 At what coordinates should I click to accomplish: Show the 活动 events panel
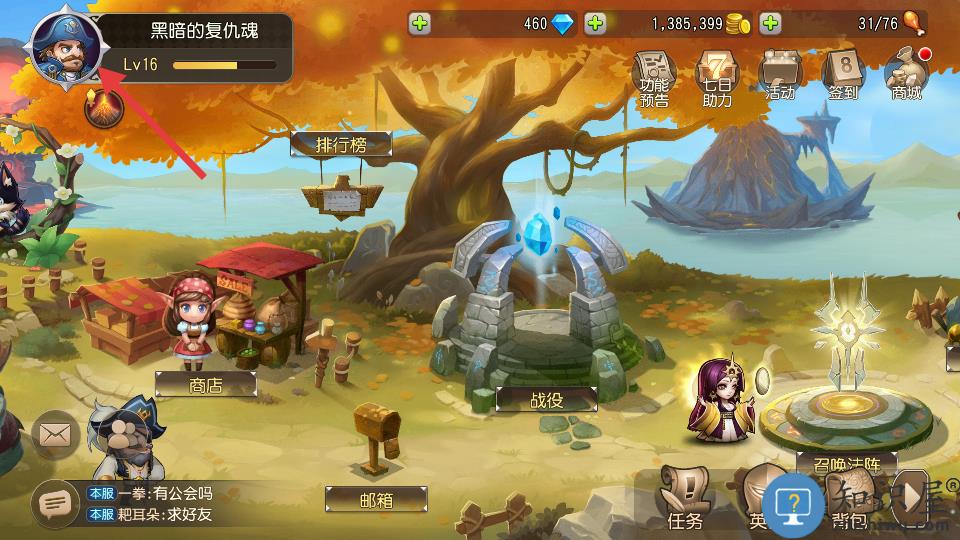780,76
